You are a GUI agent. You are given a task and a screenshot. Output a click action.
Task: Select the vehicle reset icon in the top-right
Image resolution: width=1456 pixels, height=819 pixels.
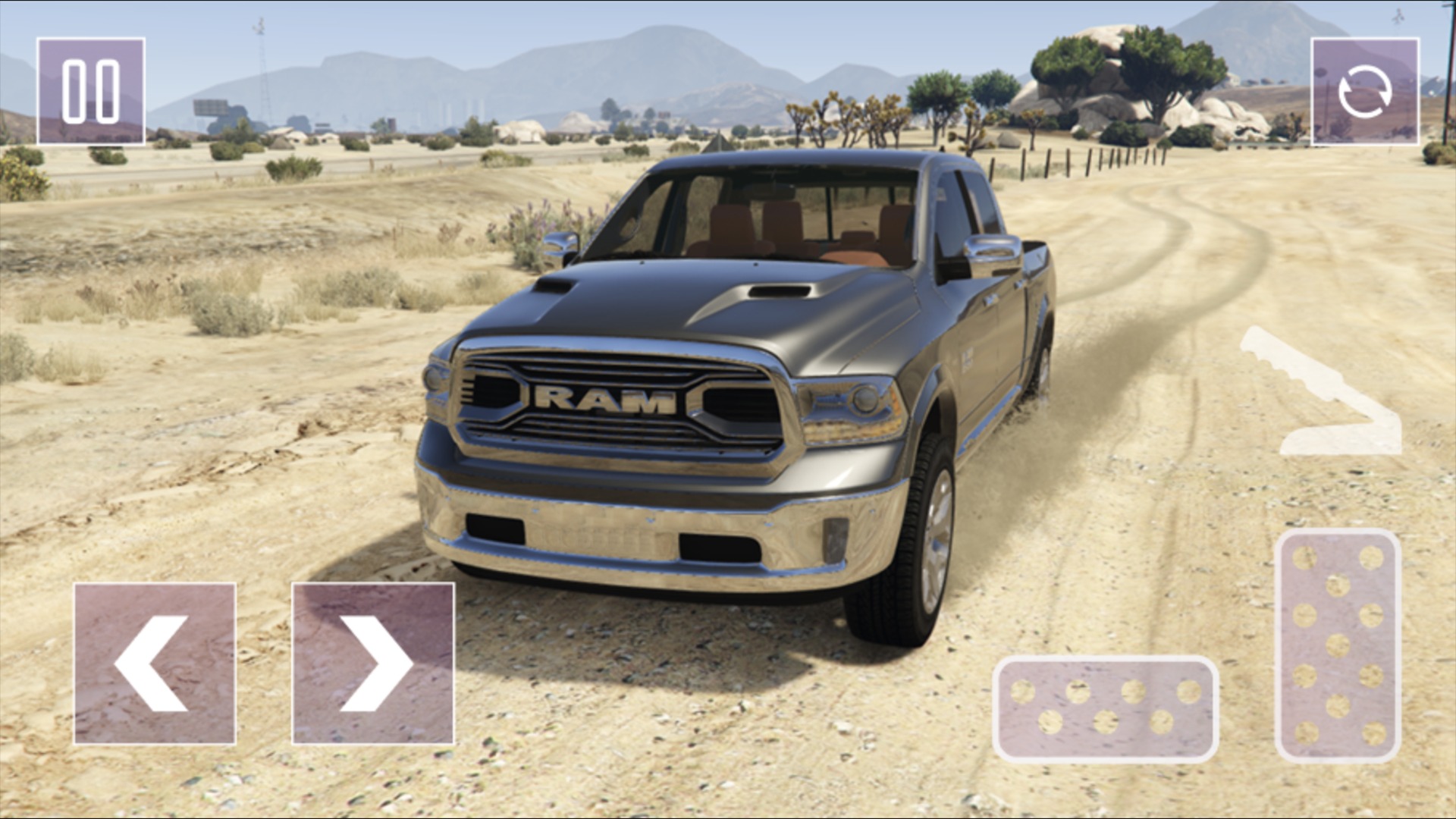1365,91
